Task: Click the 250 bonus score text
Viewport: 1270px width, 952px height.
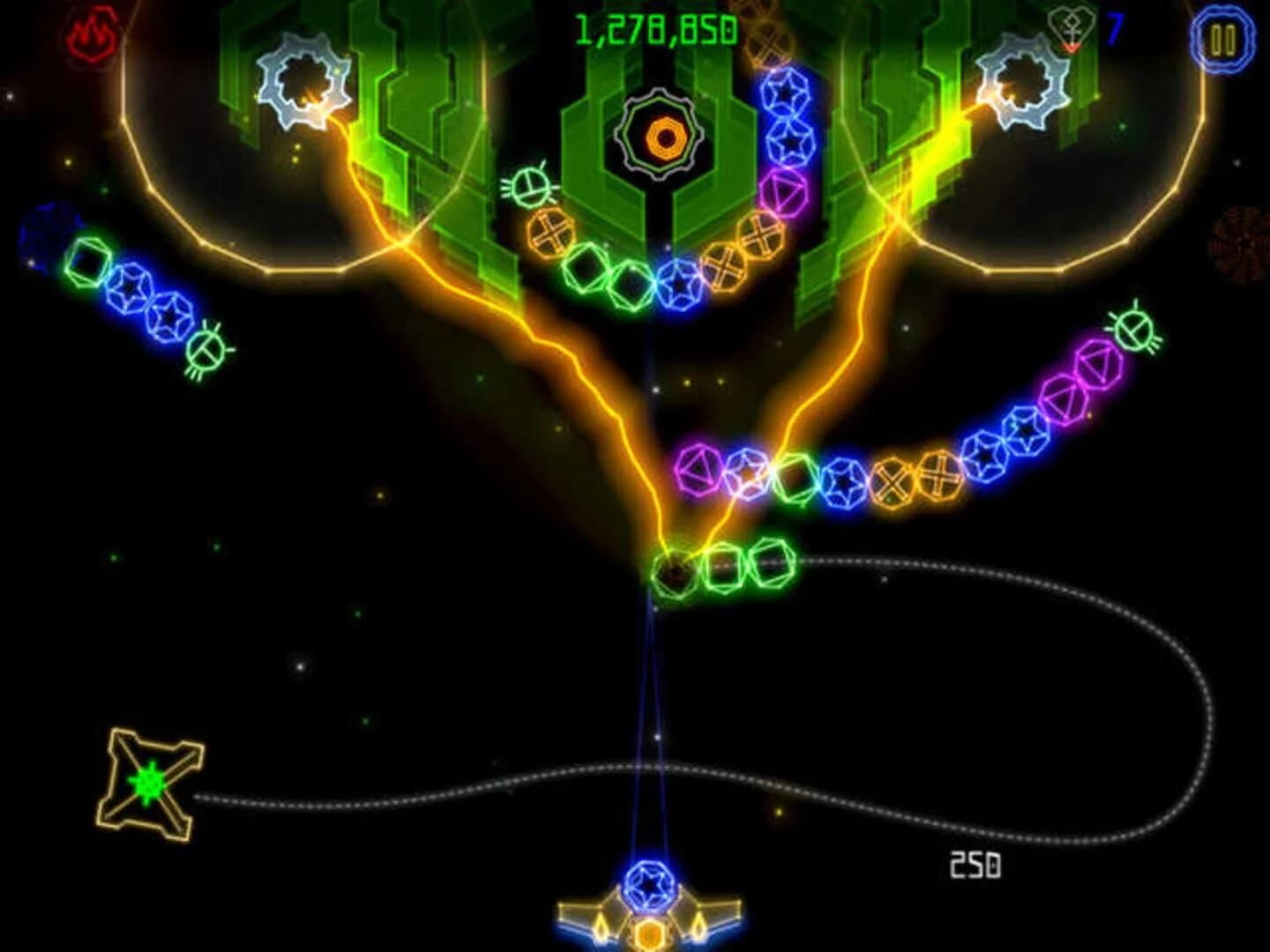Action: click(x=976, y=866)
